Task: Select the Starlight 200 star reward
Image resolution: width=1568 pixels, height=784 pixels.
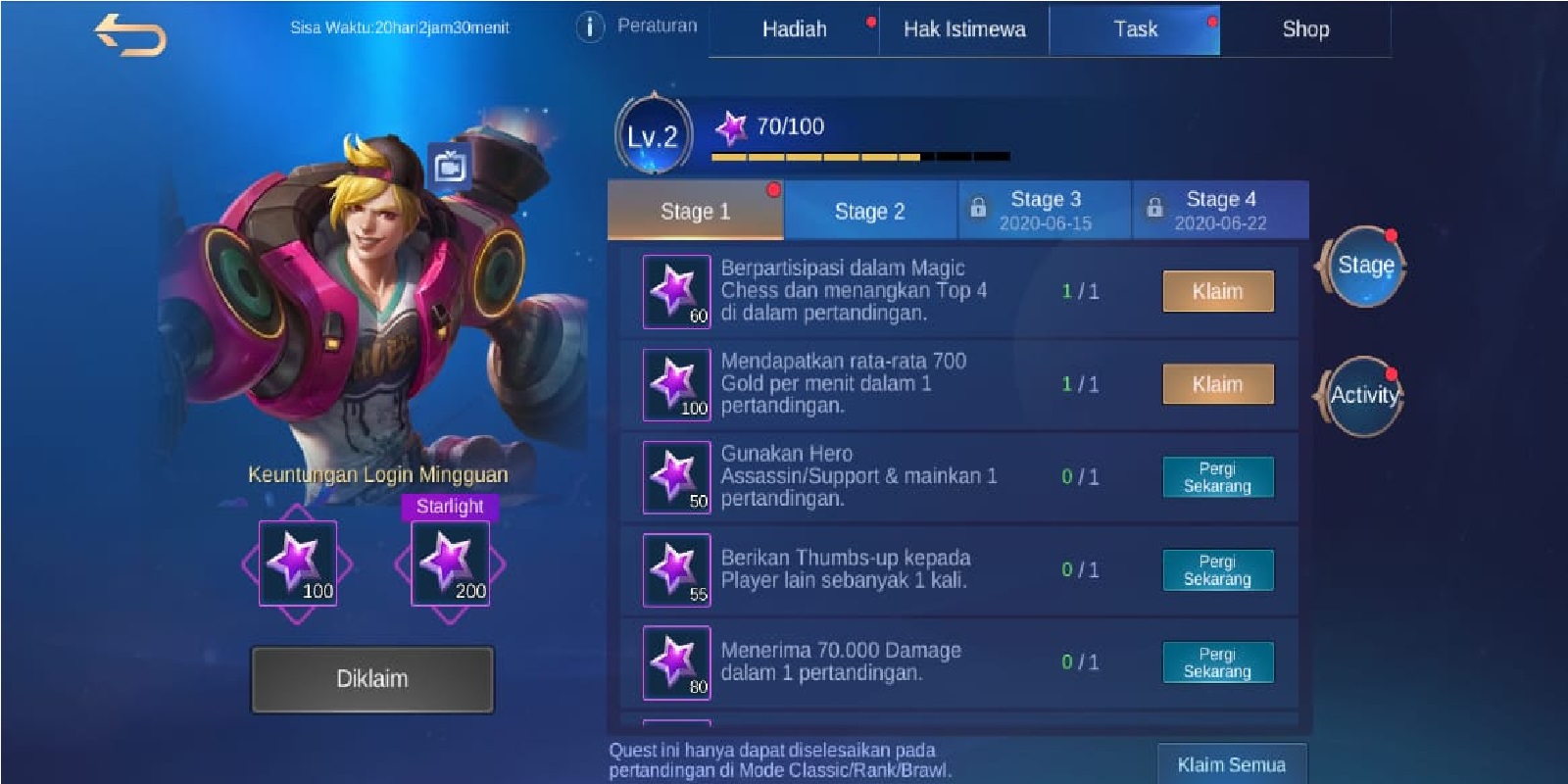Action: tap(450, 563)
